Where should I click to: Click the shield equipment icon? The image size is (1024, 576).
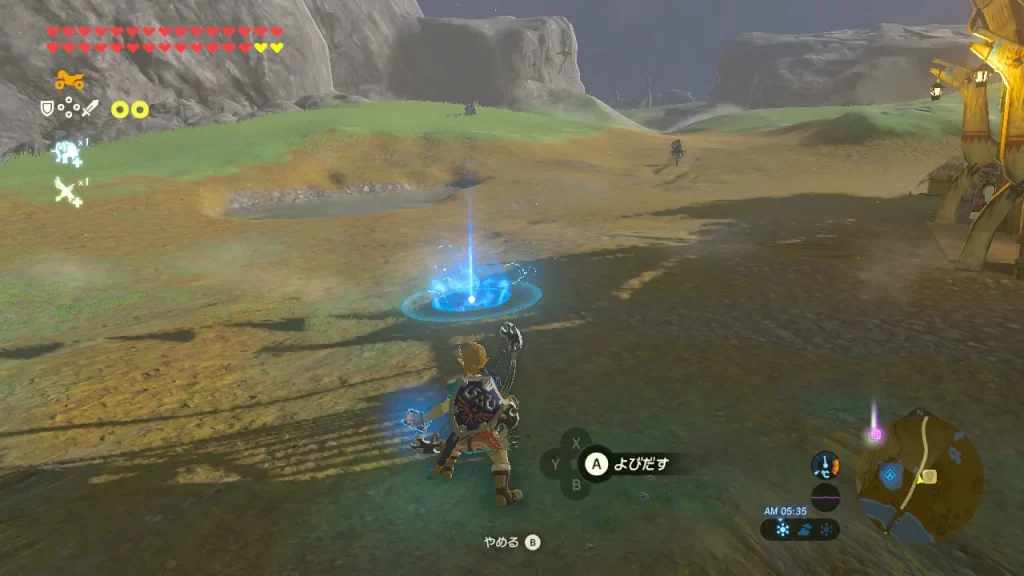[x=46, y=108]
